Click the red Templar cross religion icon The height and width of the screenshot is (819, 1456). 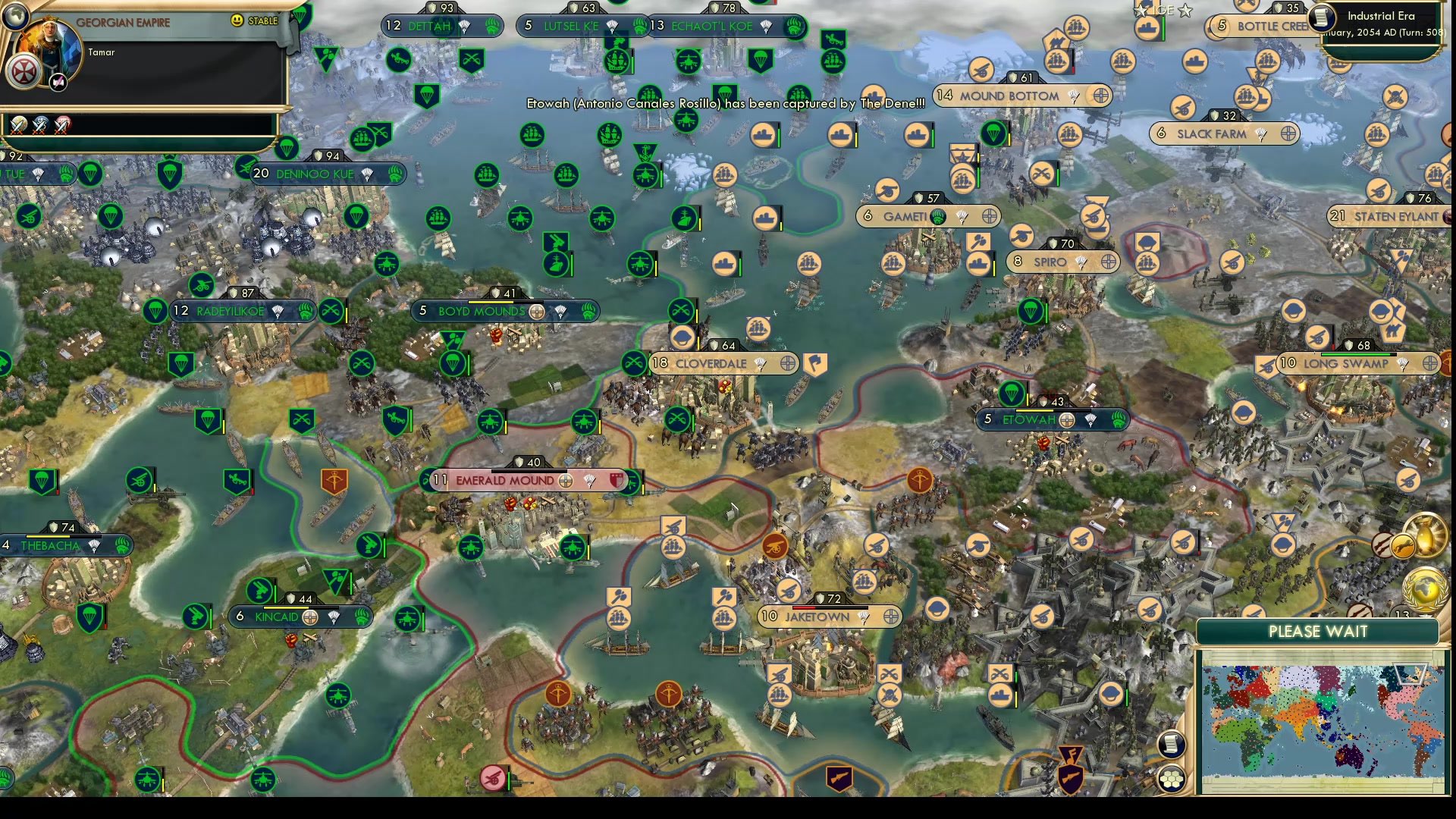25,71
